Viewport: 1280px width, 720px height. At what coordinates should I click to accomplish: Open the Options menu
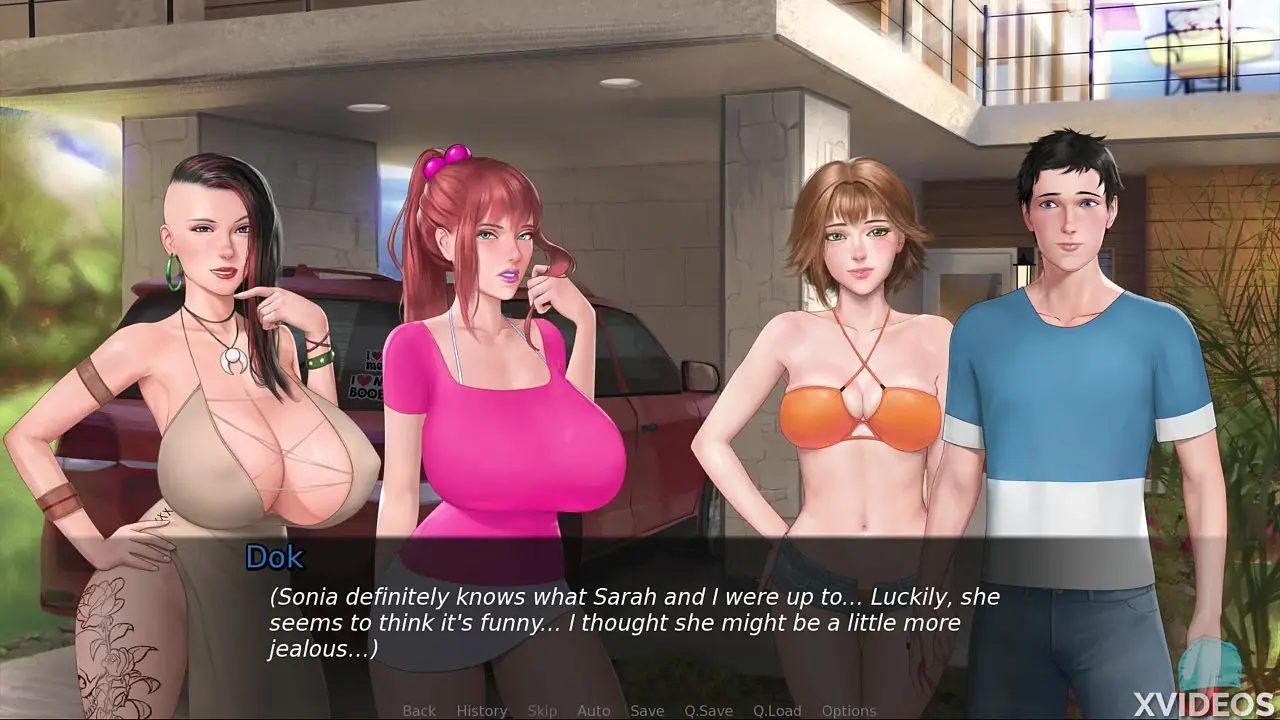coord(849,711)
